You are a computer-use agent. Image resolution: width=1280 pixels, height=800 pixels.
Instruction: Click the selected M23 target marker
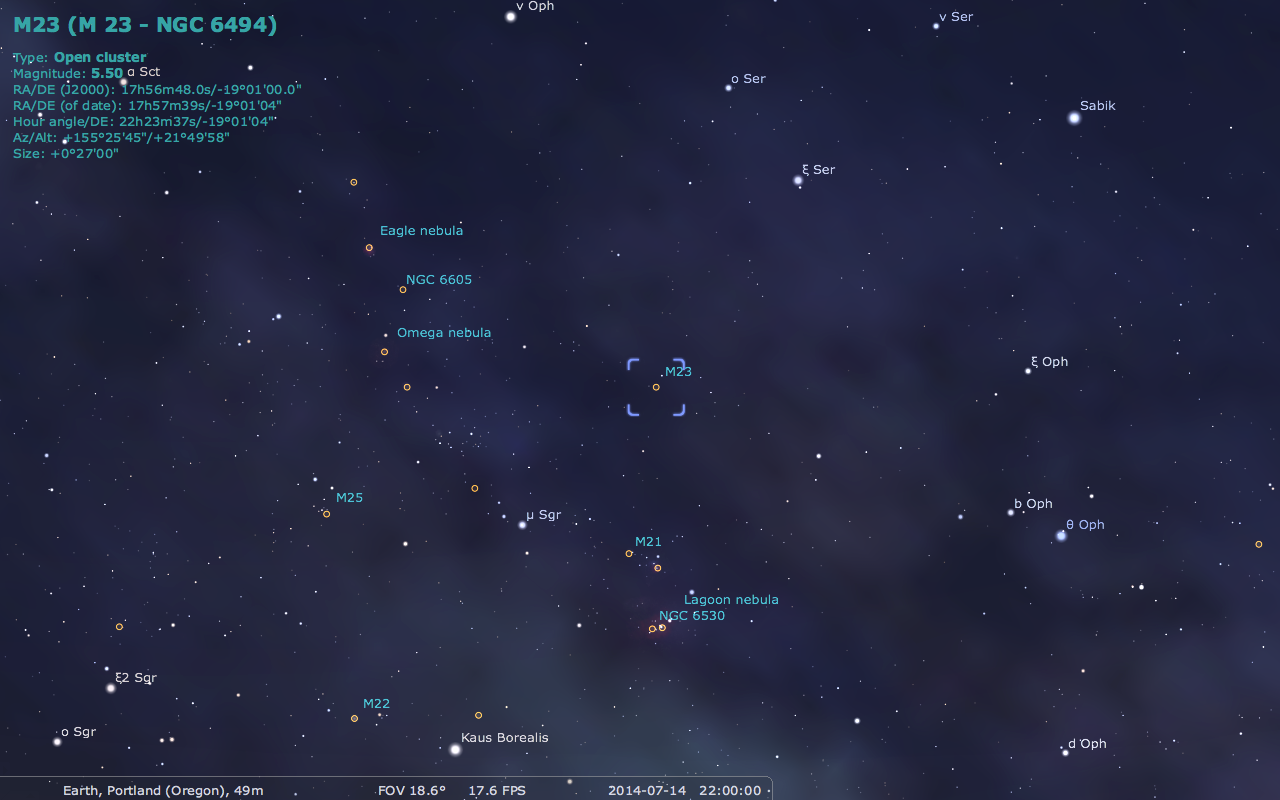coord(656,385)
